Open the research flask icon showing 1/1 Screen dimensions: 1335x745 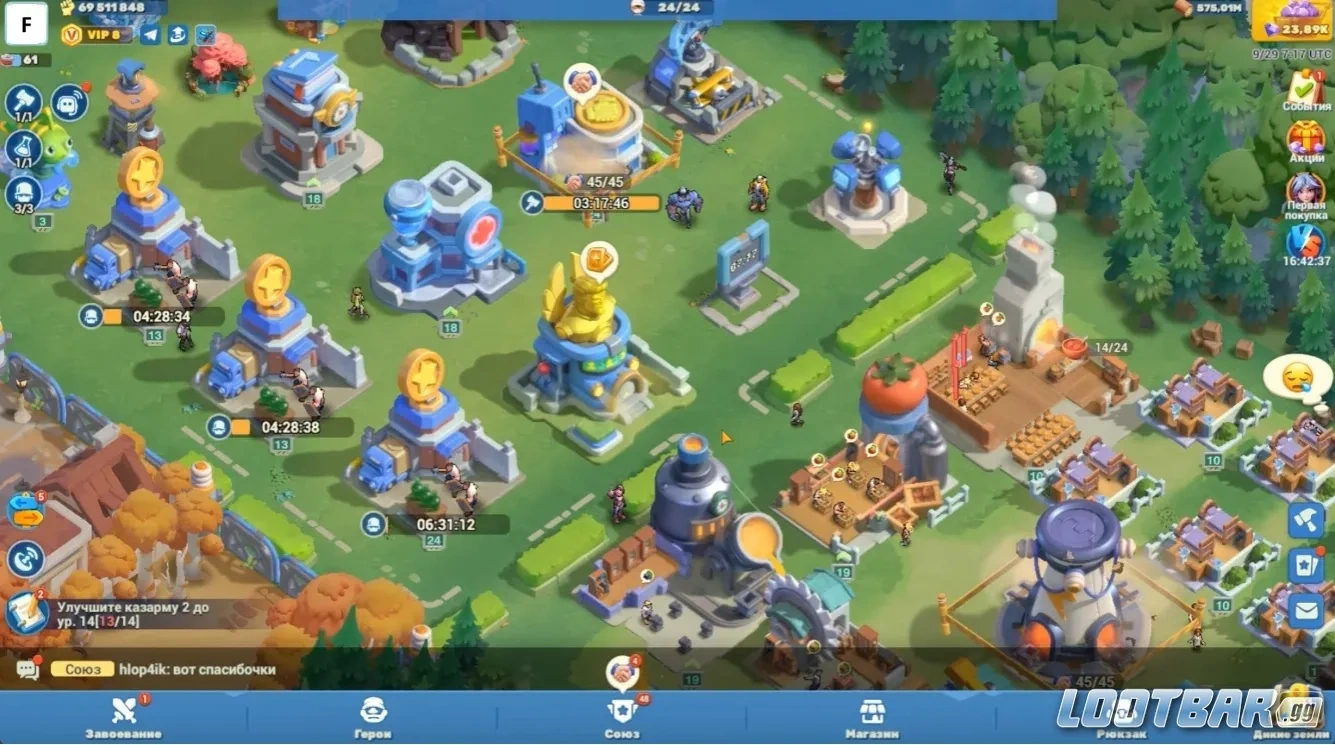point(22,147)
